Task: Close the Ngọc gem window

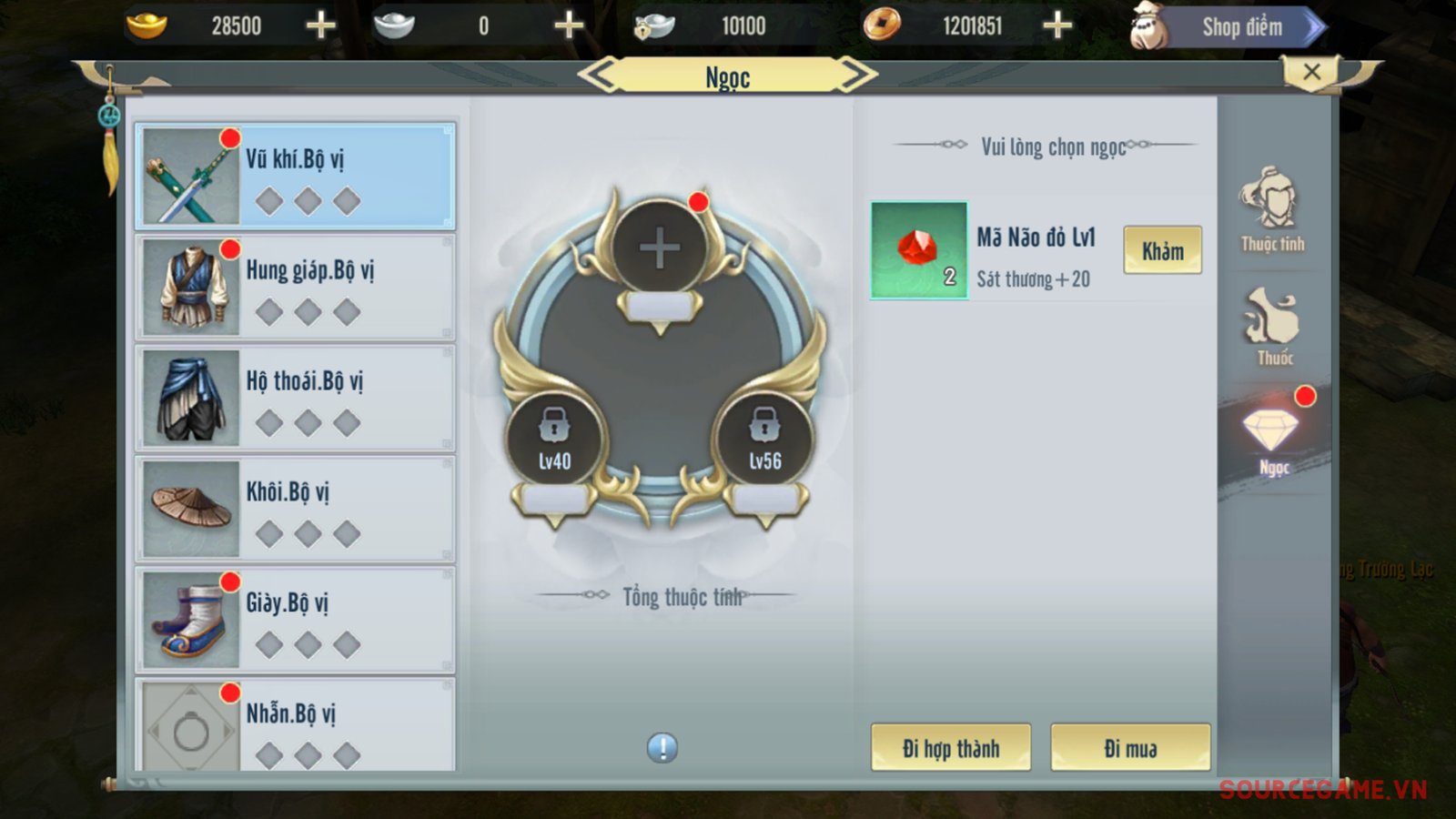Action: (x=1310, y=72)
